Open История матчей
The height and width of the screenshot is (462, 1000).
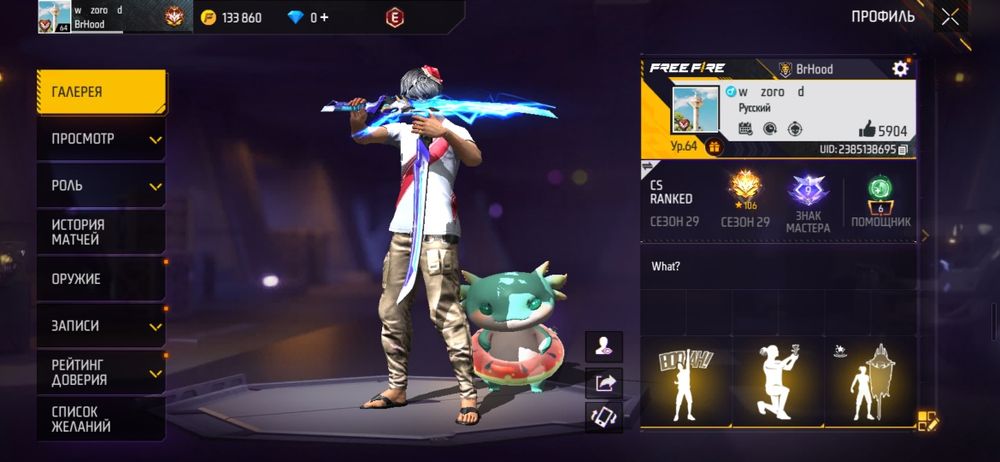[100, 232]
